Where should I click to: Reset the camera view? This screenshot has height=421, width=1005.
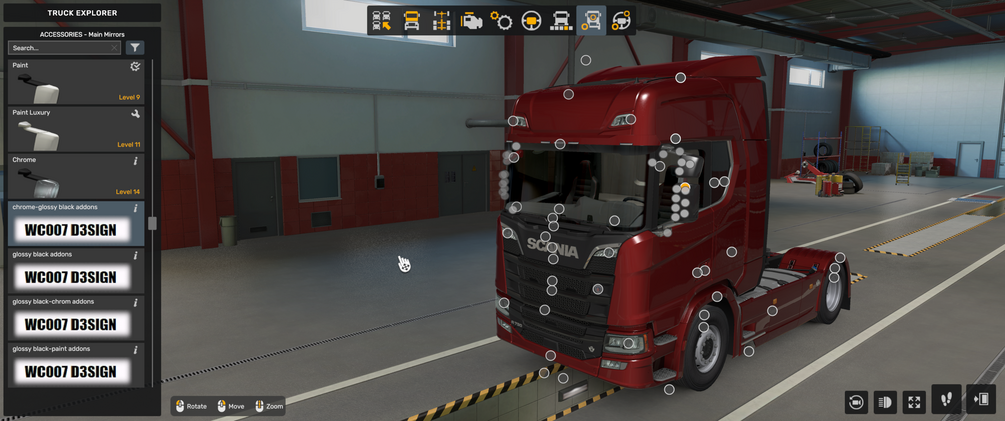pyautogui.click(x=856, y=402)
